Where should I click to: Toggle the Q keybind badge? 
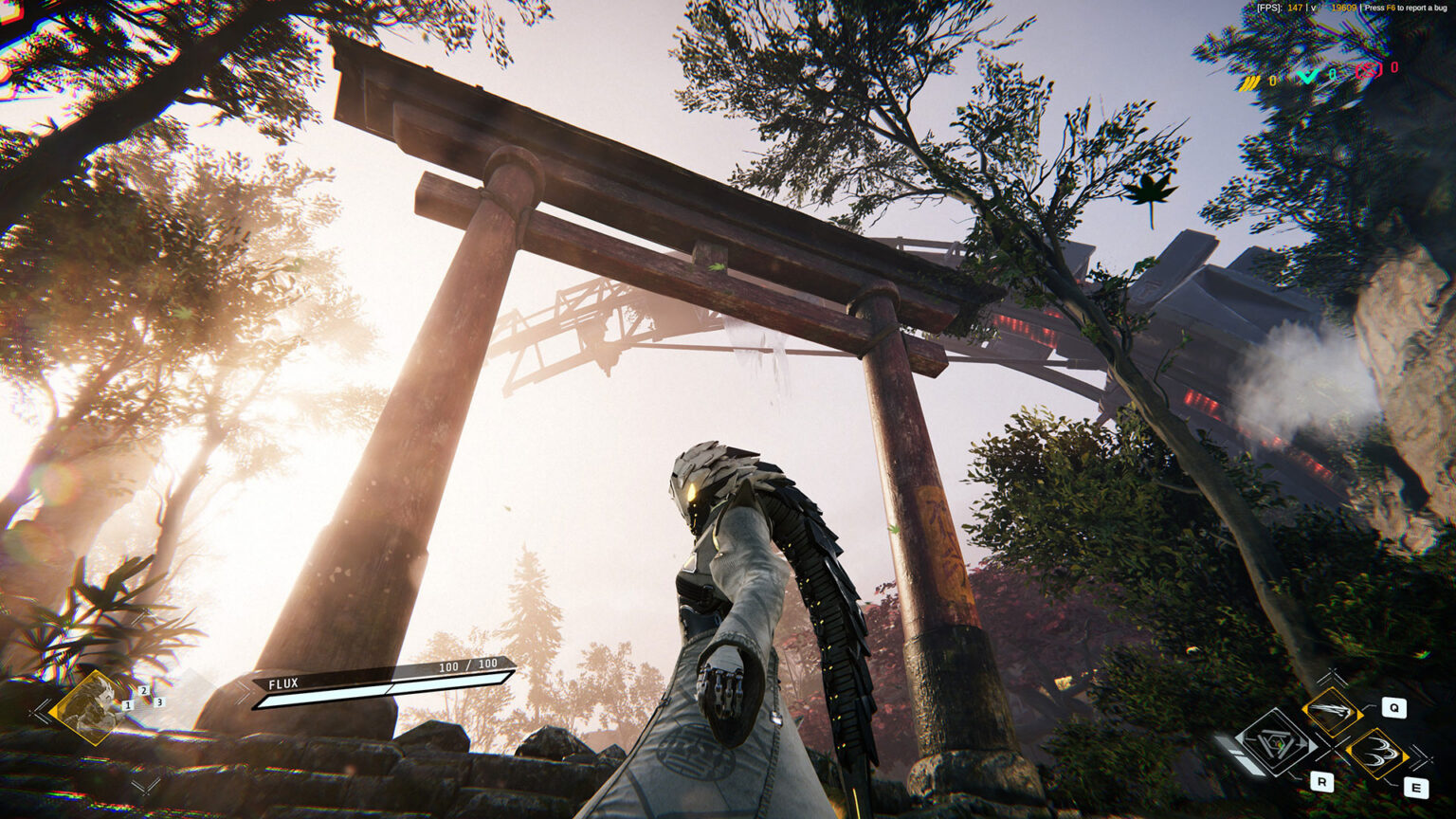coord(1393,707)
